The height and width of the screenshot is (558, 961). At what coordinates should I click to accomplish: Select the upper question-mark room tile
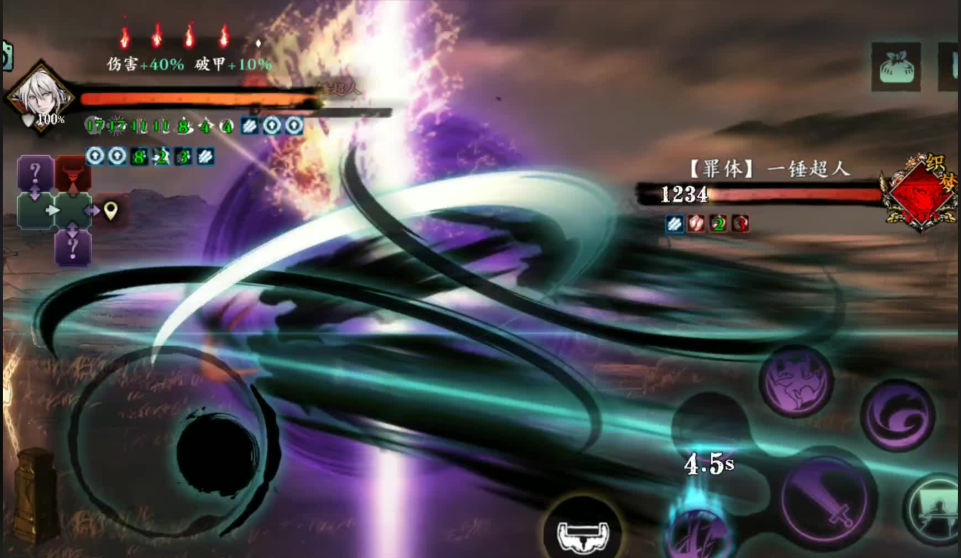(35, 172)
